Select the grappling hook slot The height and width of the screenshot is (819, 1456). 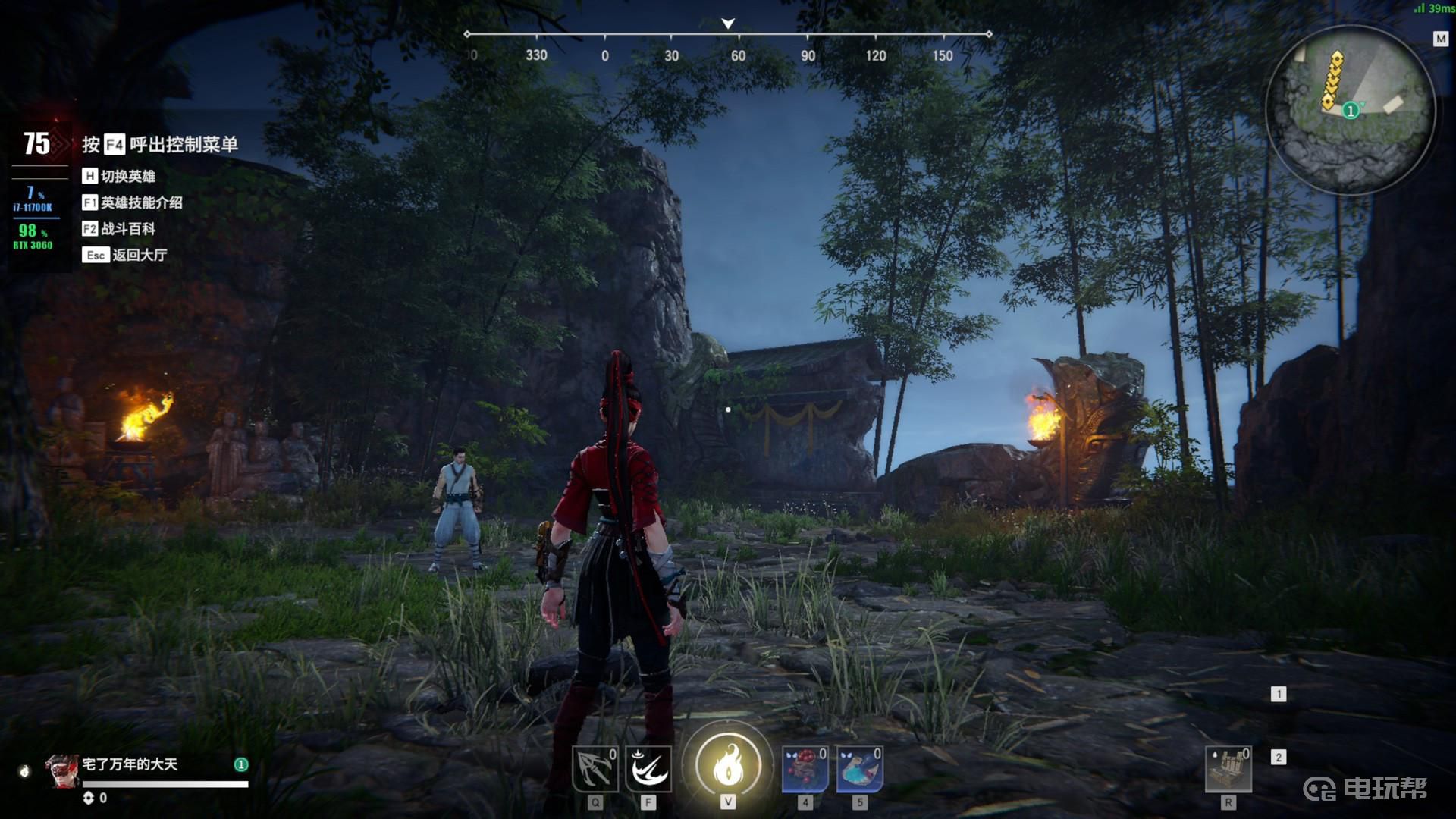pos(595,769)
